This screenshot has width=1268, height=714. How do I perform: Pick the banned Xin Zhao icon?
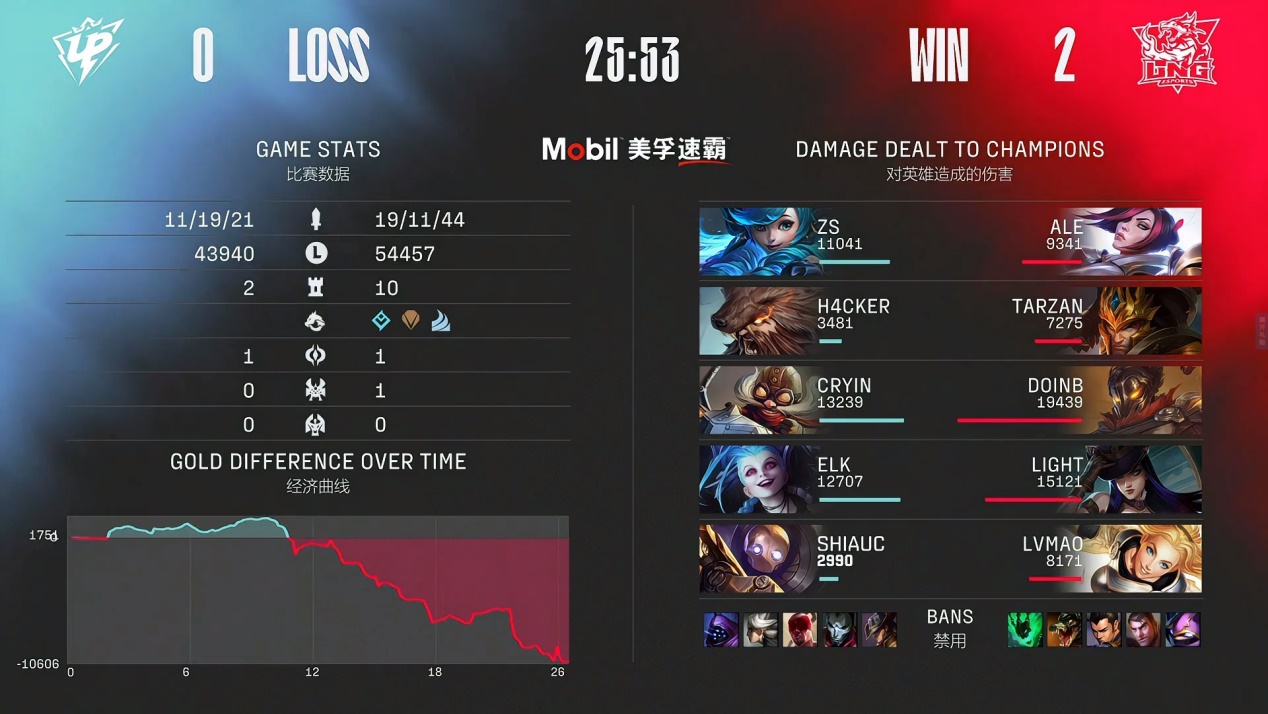pyautogui.click(x=1104, y=630)
